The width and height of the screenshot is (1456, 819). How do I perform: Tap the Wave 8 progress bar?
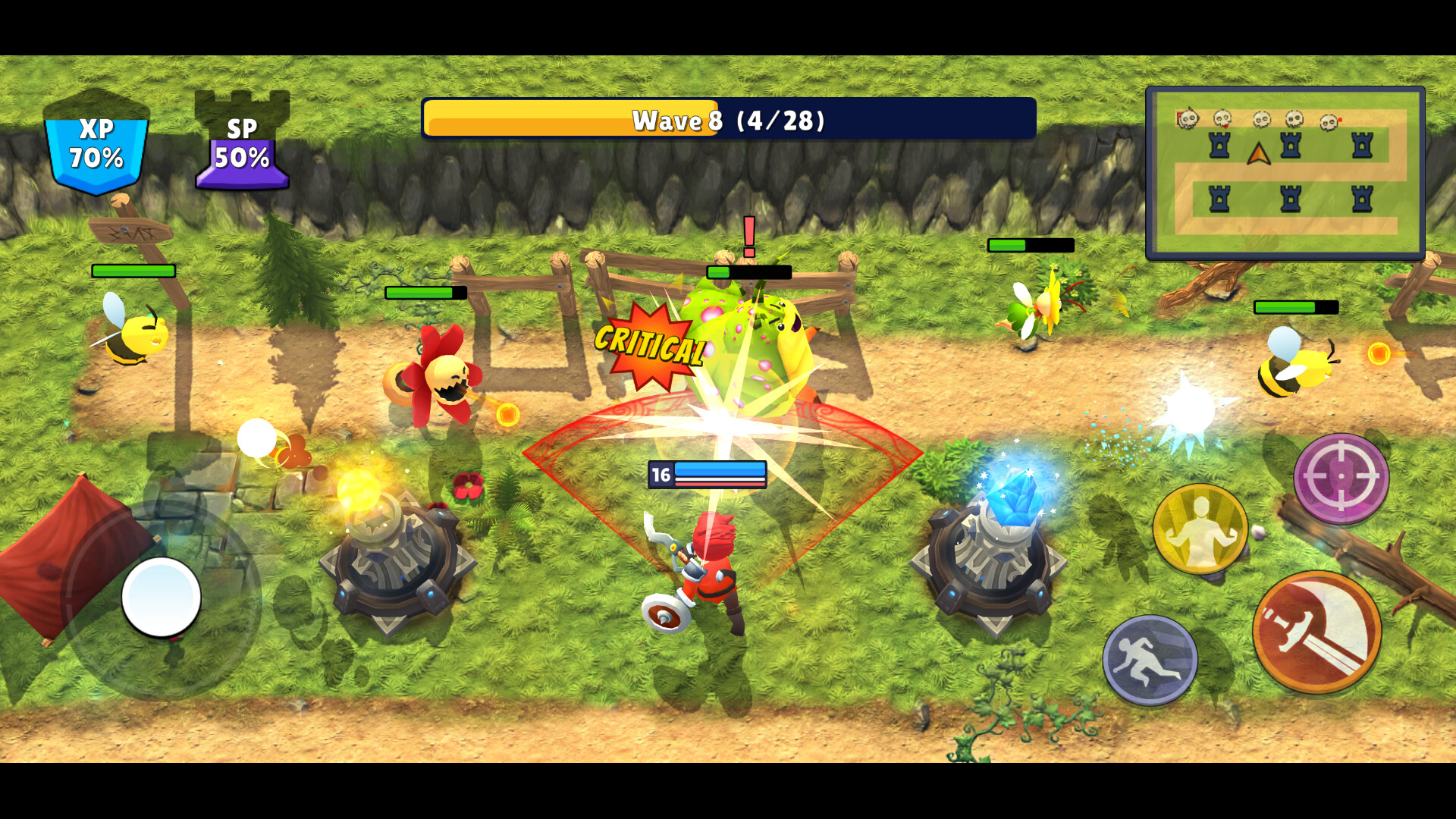[x=728, y=120]
